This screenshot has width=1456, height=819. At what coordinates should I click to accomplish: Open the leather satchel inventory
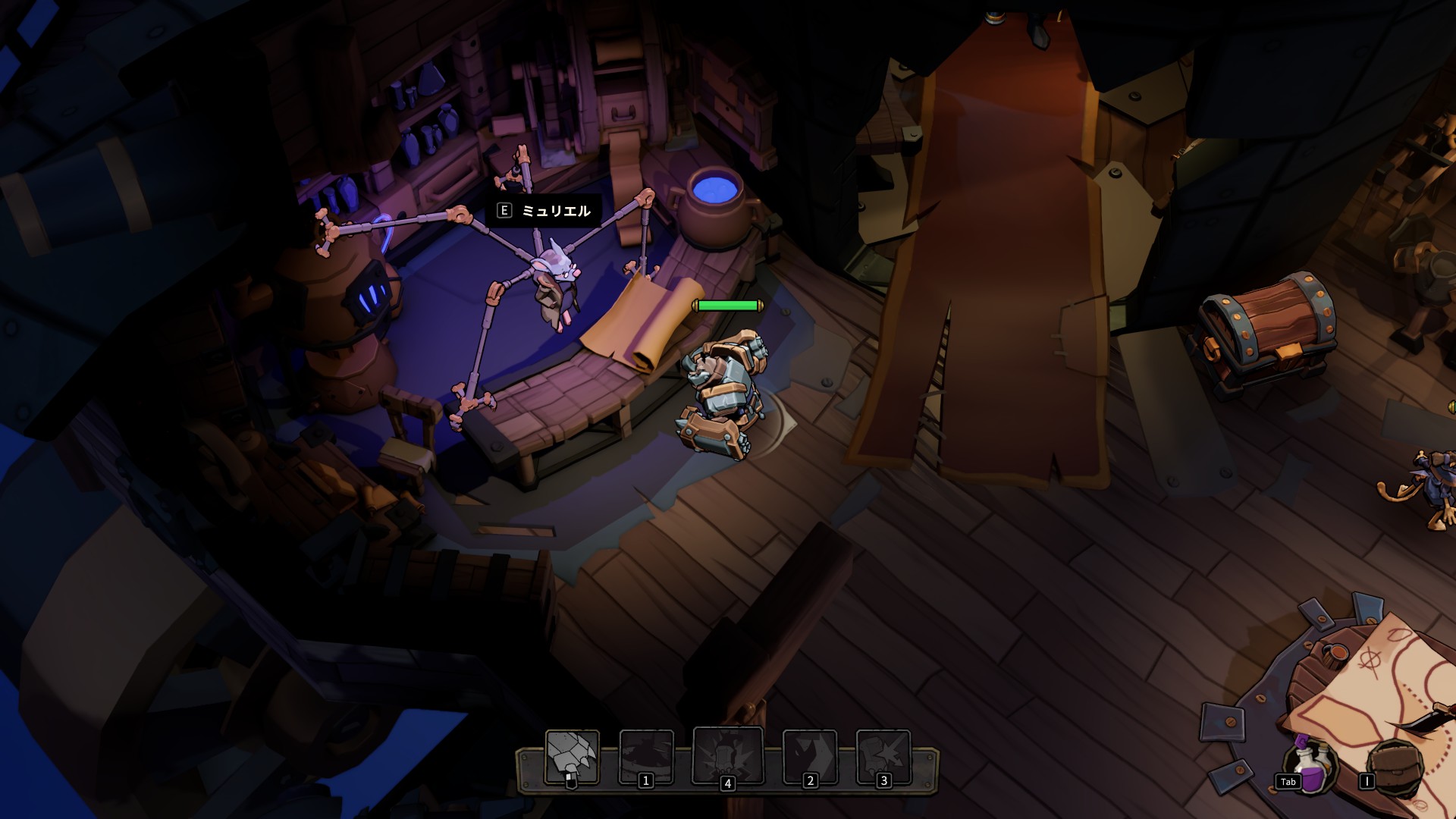point(1393,767)
